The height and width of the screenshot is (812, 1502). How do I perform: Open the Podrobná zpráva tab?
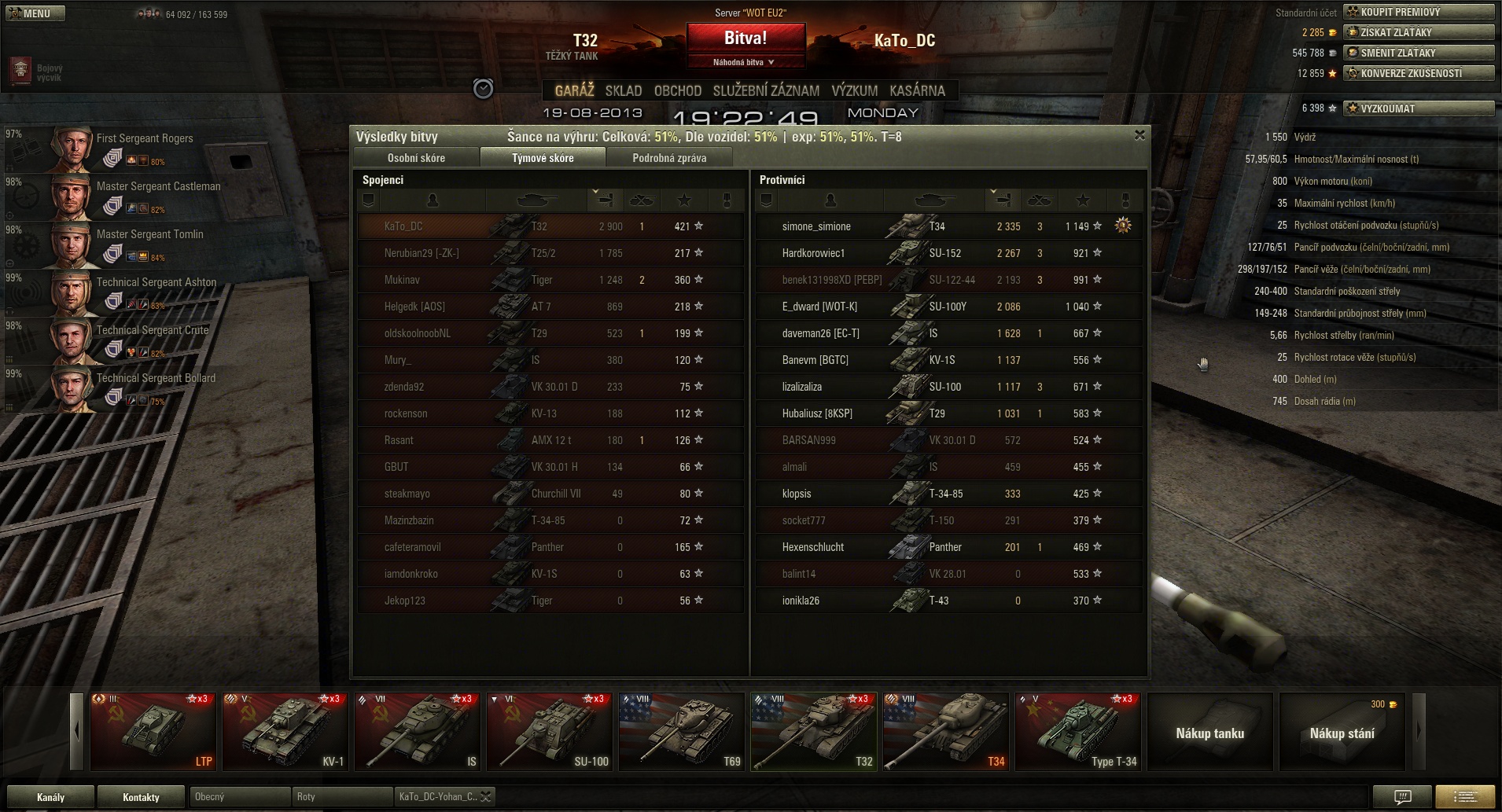[x=669, y=158]
